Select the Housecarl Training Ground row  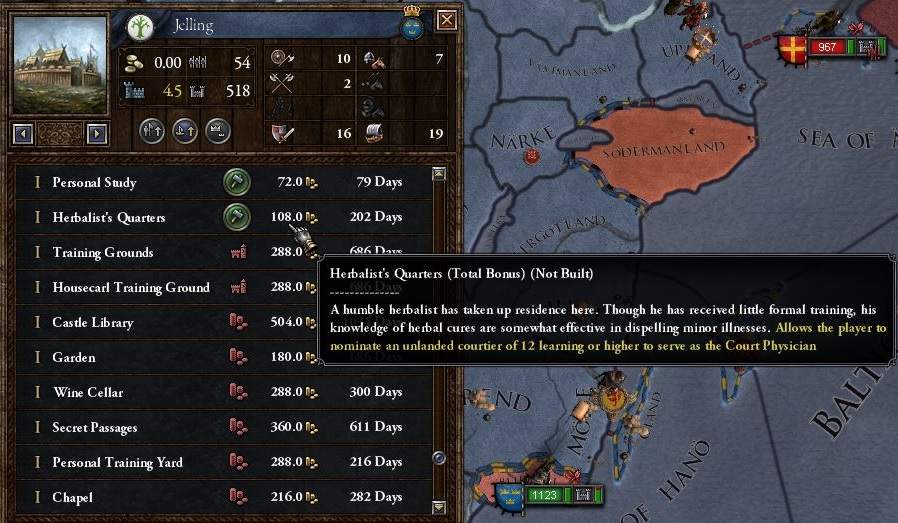(130, 287)
